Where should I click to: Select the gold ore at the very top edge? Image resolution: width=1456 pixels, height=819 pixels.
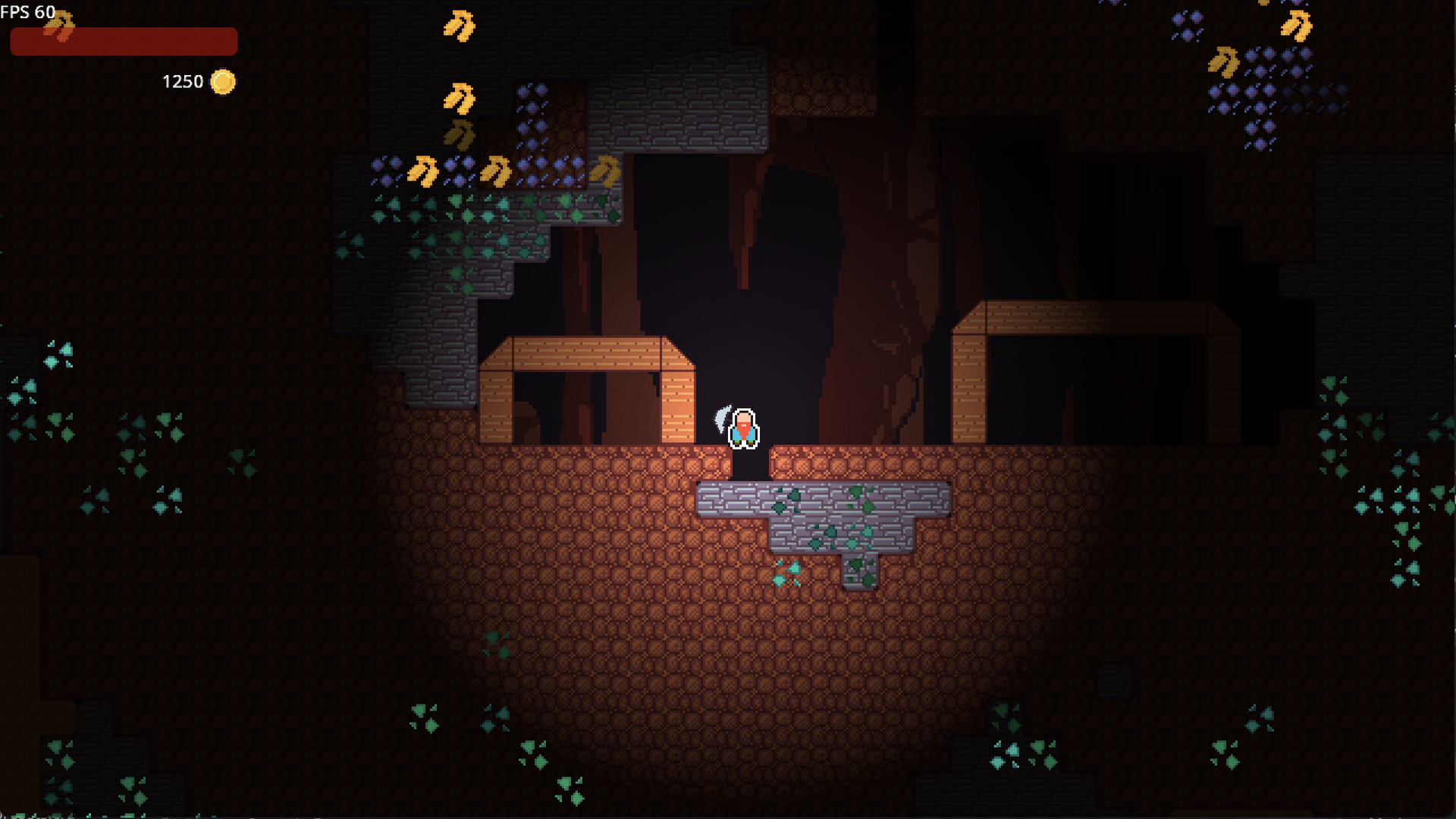458,23
